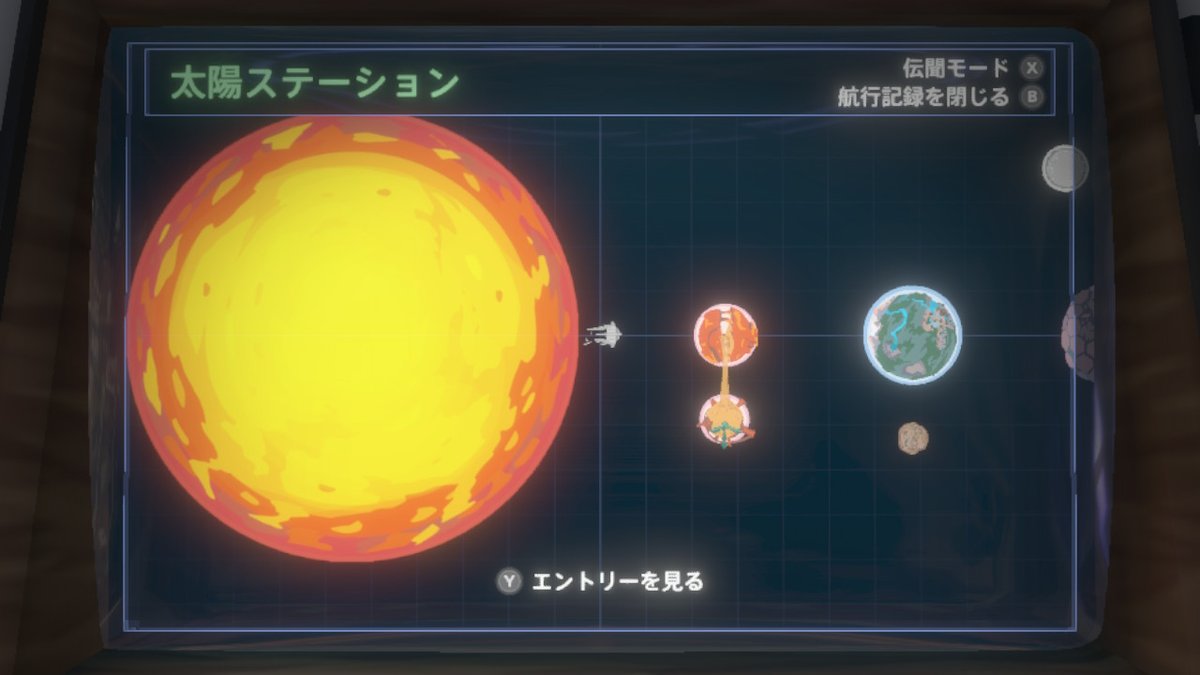Select the Sun on the ship log map
Viewport: 1200px width, 675px height.
click(x=352, y=338)
